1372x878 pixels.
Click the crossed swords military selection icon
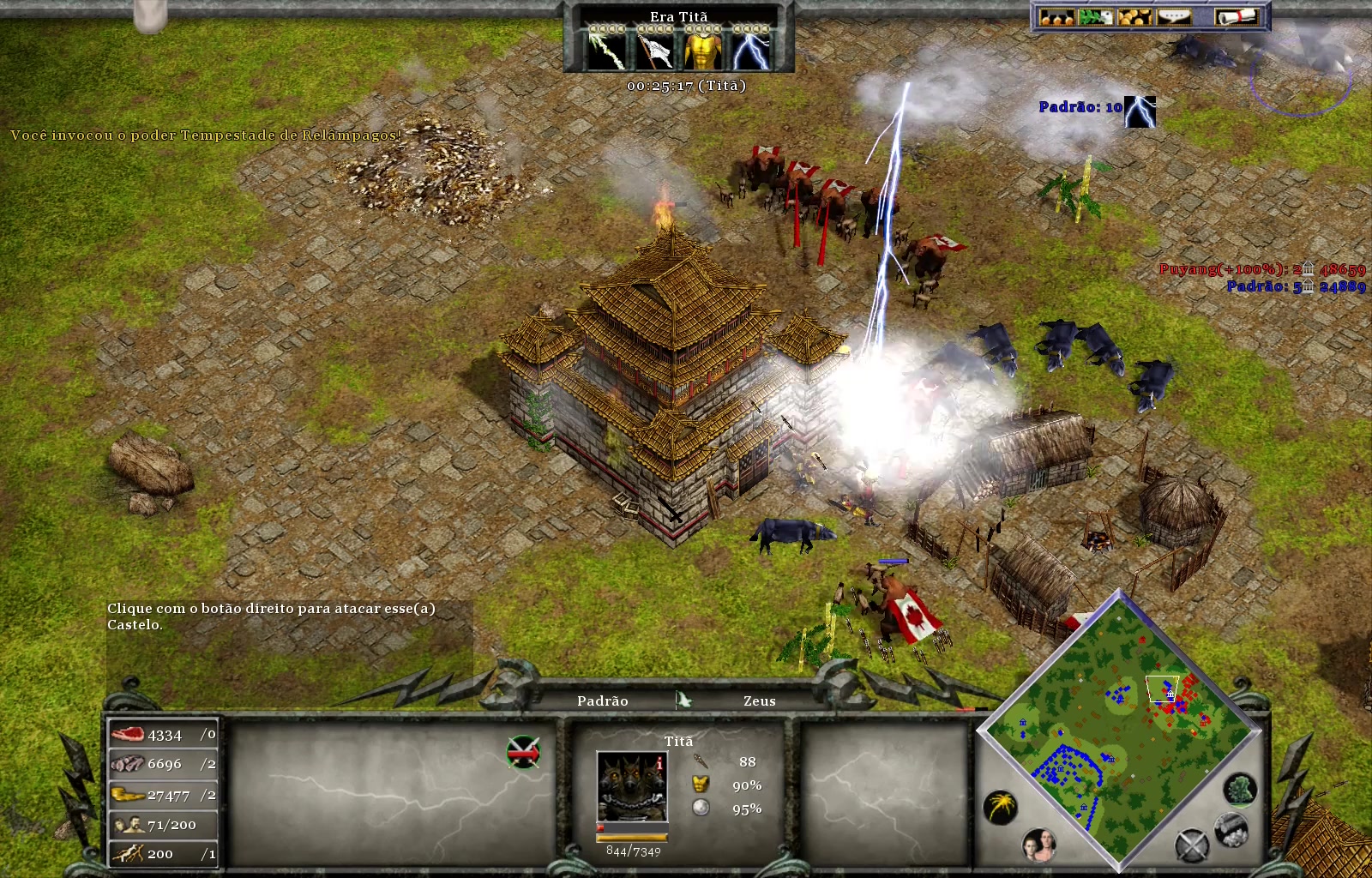(523, 752)
